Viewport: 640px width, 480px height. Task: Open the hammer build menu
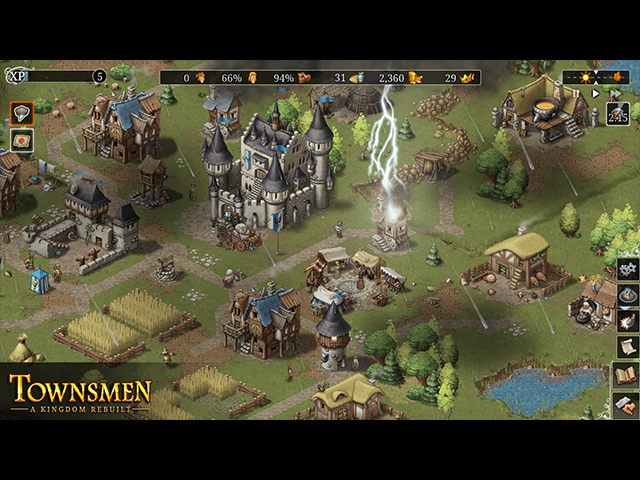(628, 404)
